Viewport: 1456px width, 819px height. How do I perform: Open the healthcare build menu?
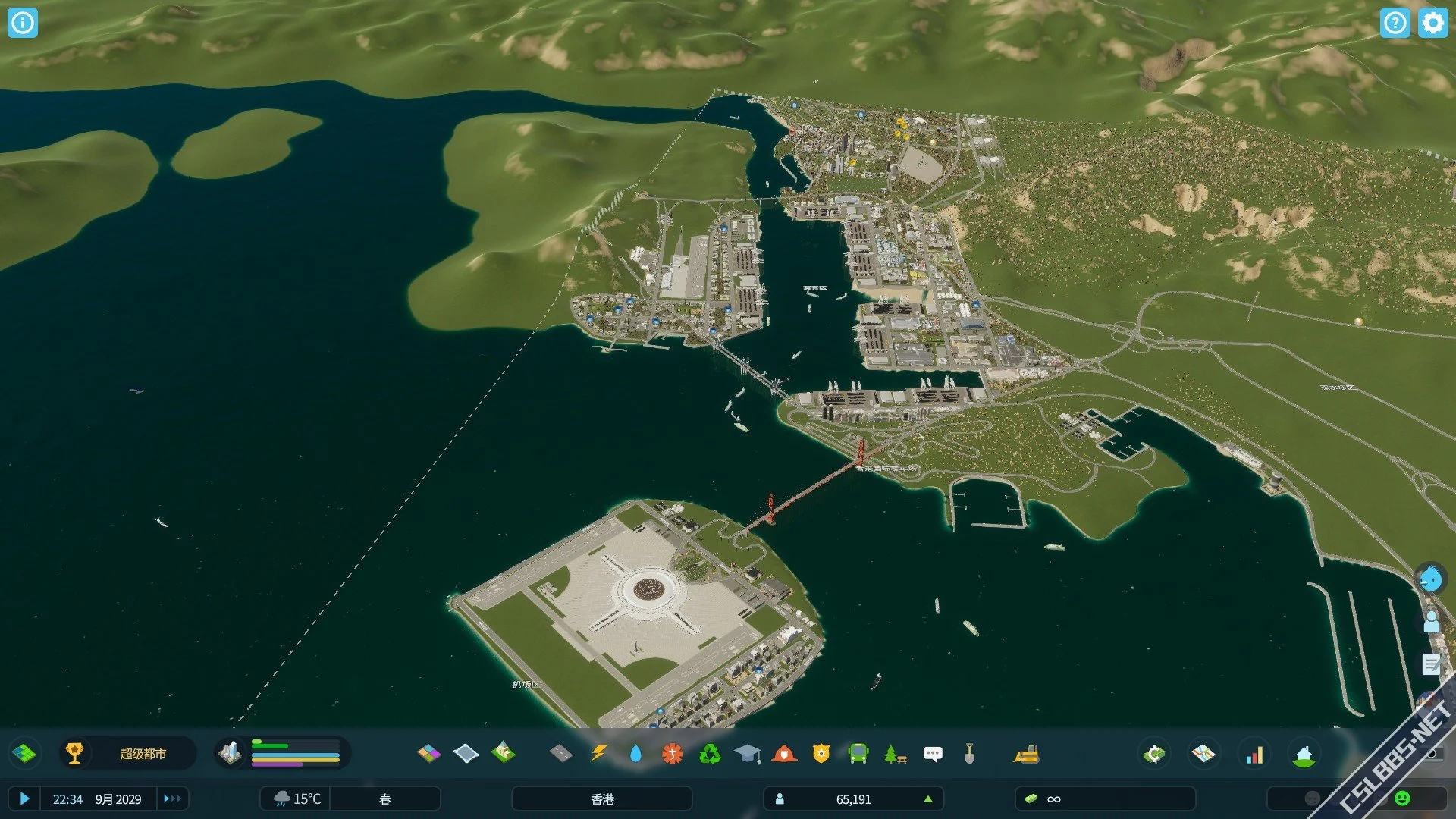click(x=673, y=754)
